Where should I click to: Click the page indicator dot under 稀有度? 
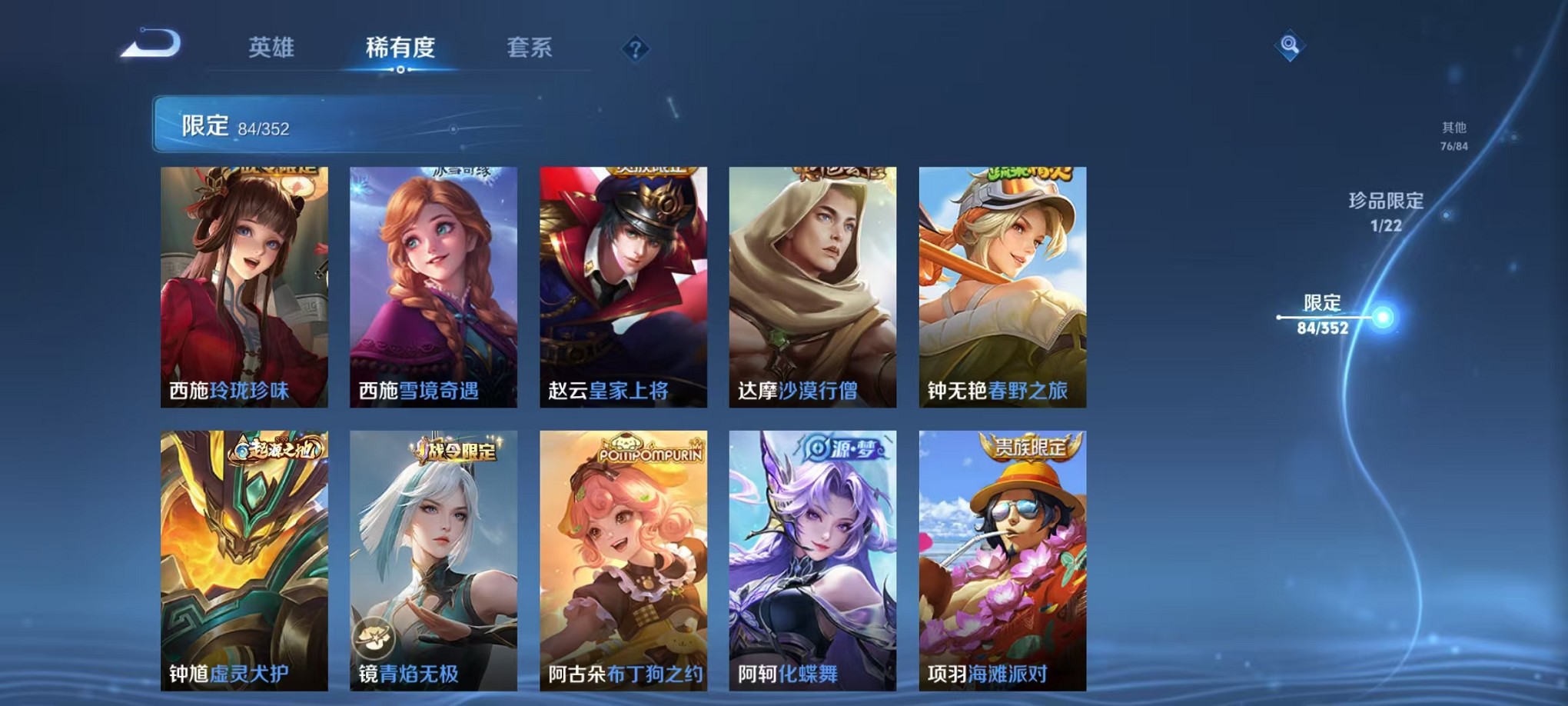point(399,69)
